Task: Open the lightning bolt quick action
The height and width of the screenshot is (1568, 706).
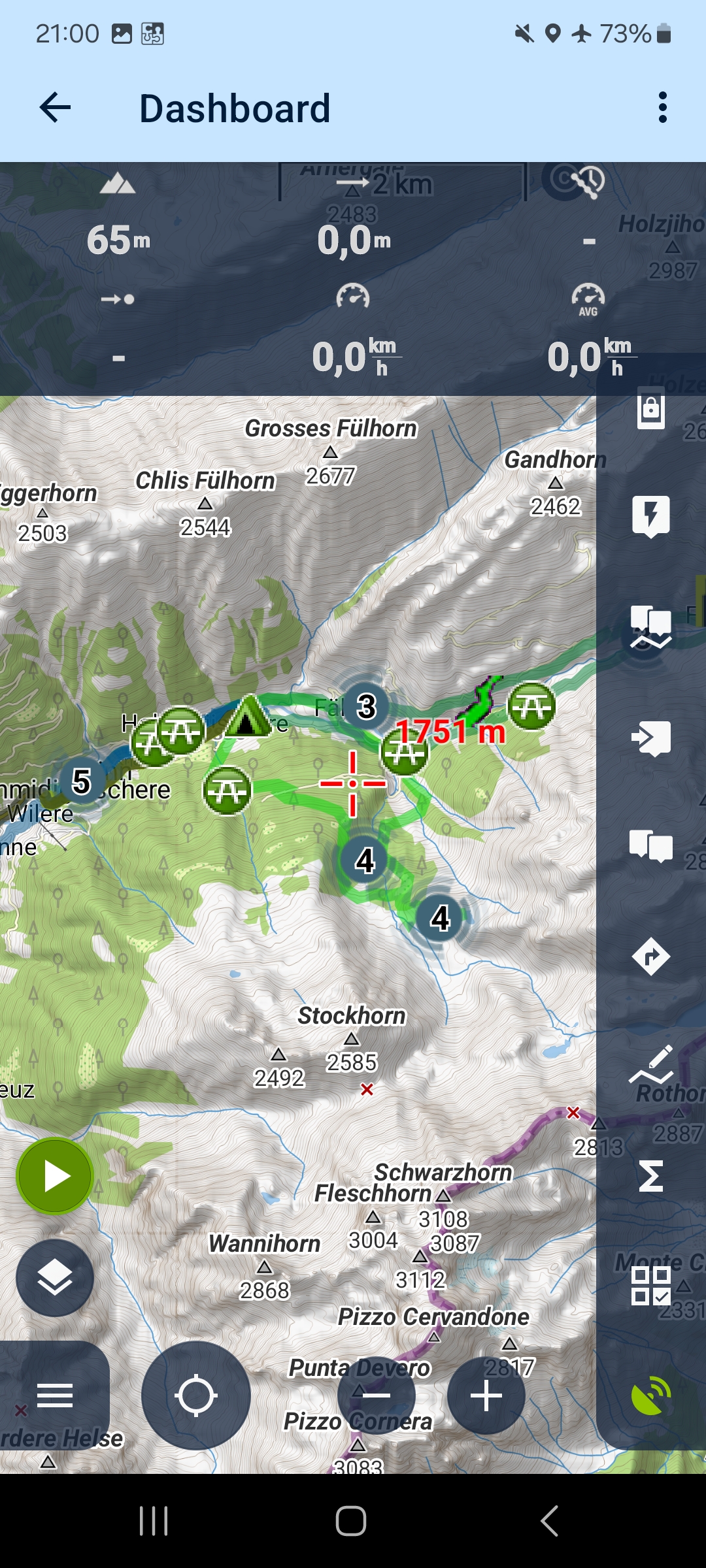Action: [x=650, y=516]
